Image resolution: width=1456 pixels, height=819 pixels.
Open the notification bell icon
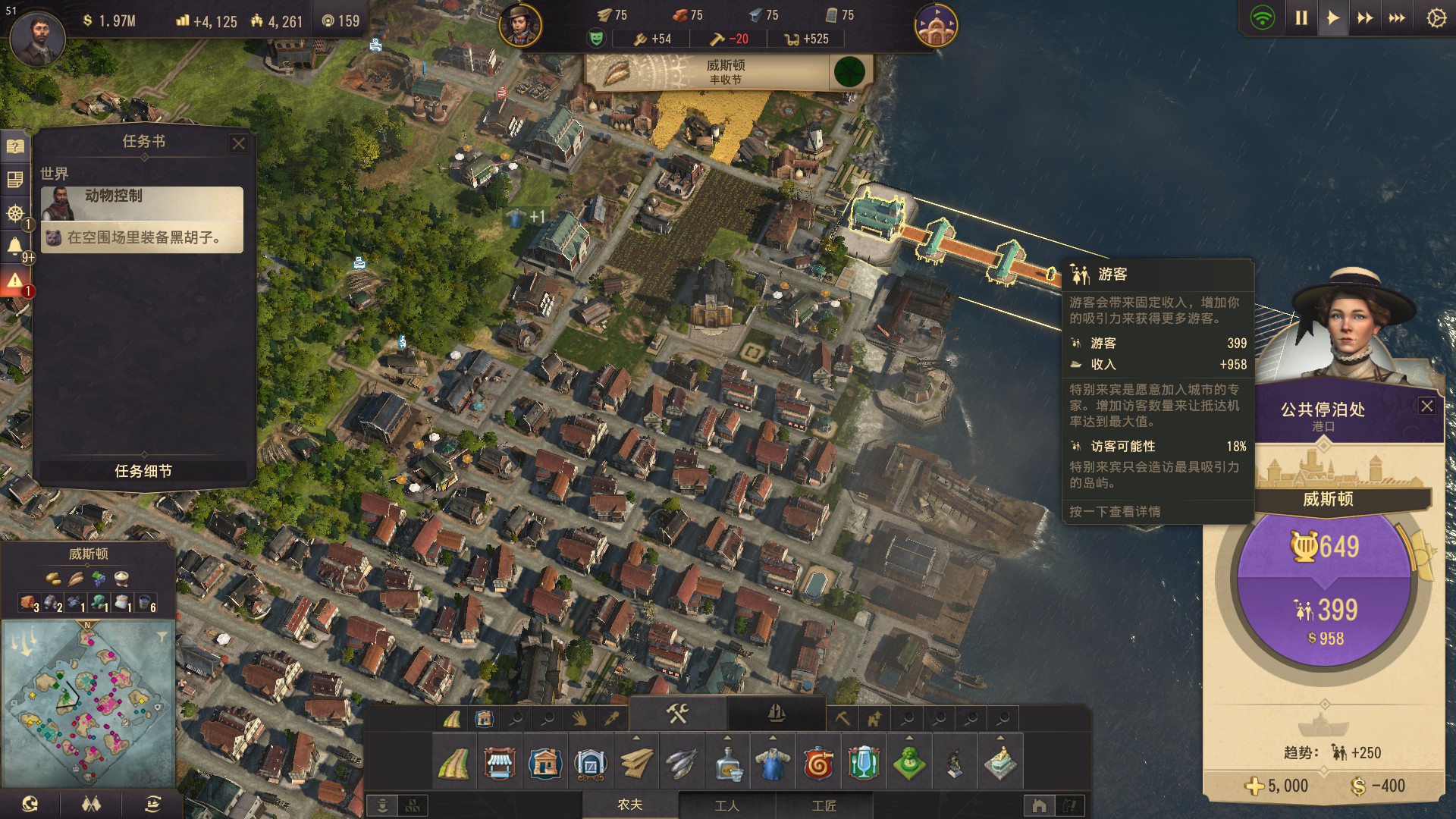click(x=15, y=246)
